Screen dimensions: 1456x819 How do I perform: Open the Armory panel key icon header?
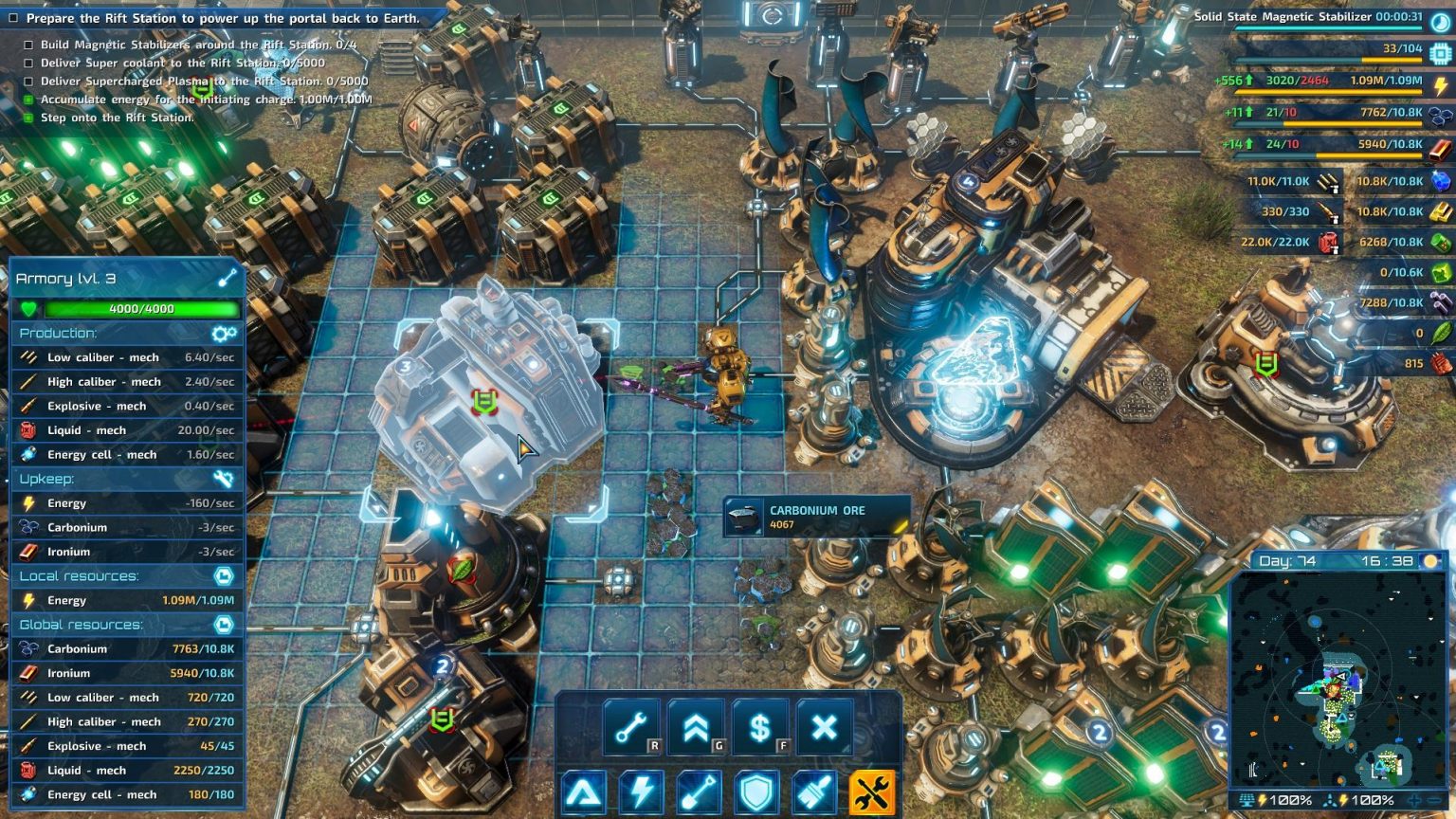point(224,279)
